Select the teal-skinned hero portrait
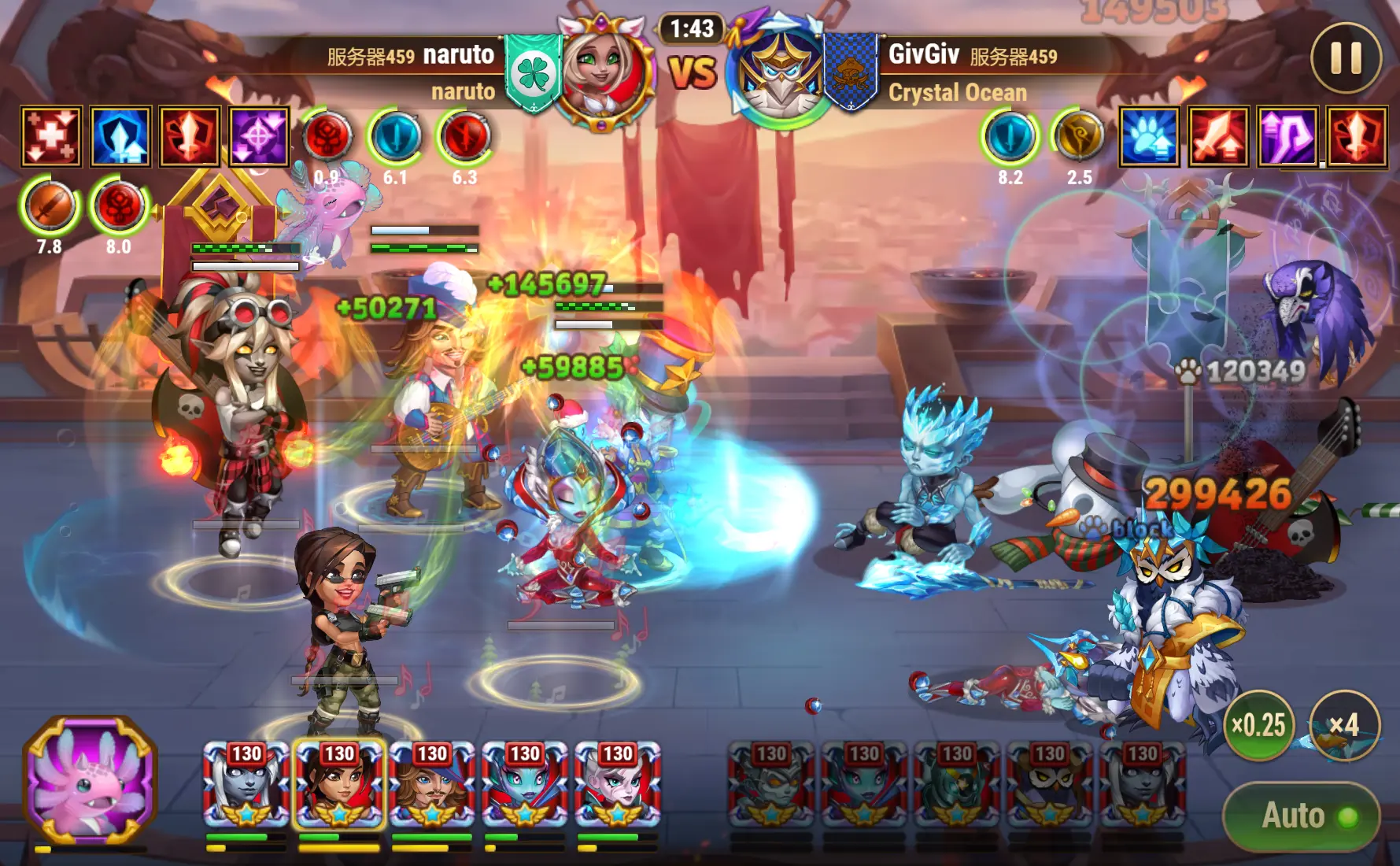 point(525,783)
